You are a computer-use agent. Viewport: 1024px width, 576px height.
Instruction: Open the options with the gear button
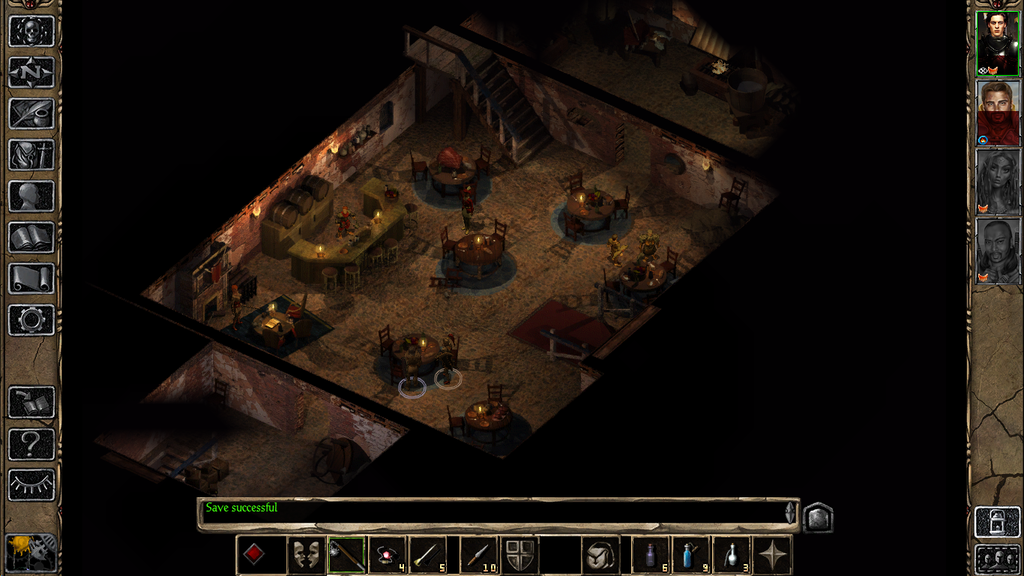click(x=31, y=320)
